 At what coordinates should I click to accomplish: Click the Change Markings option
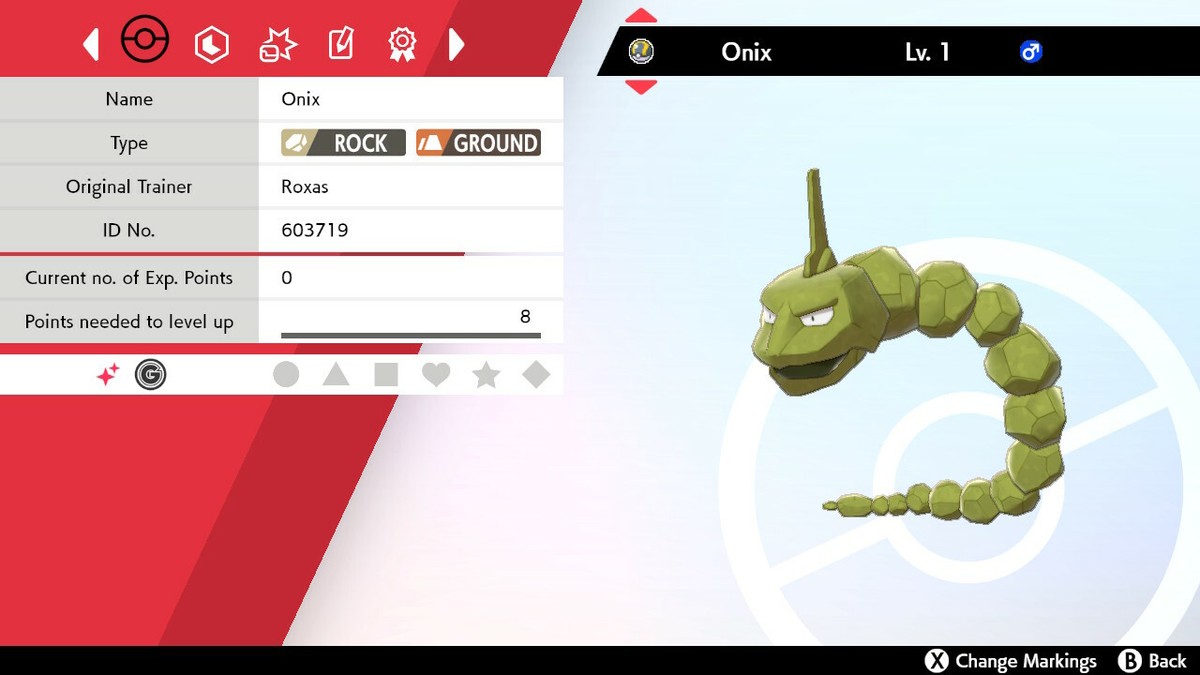(x=1011, y=661)
